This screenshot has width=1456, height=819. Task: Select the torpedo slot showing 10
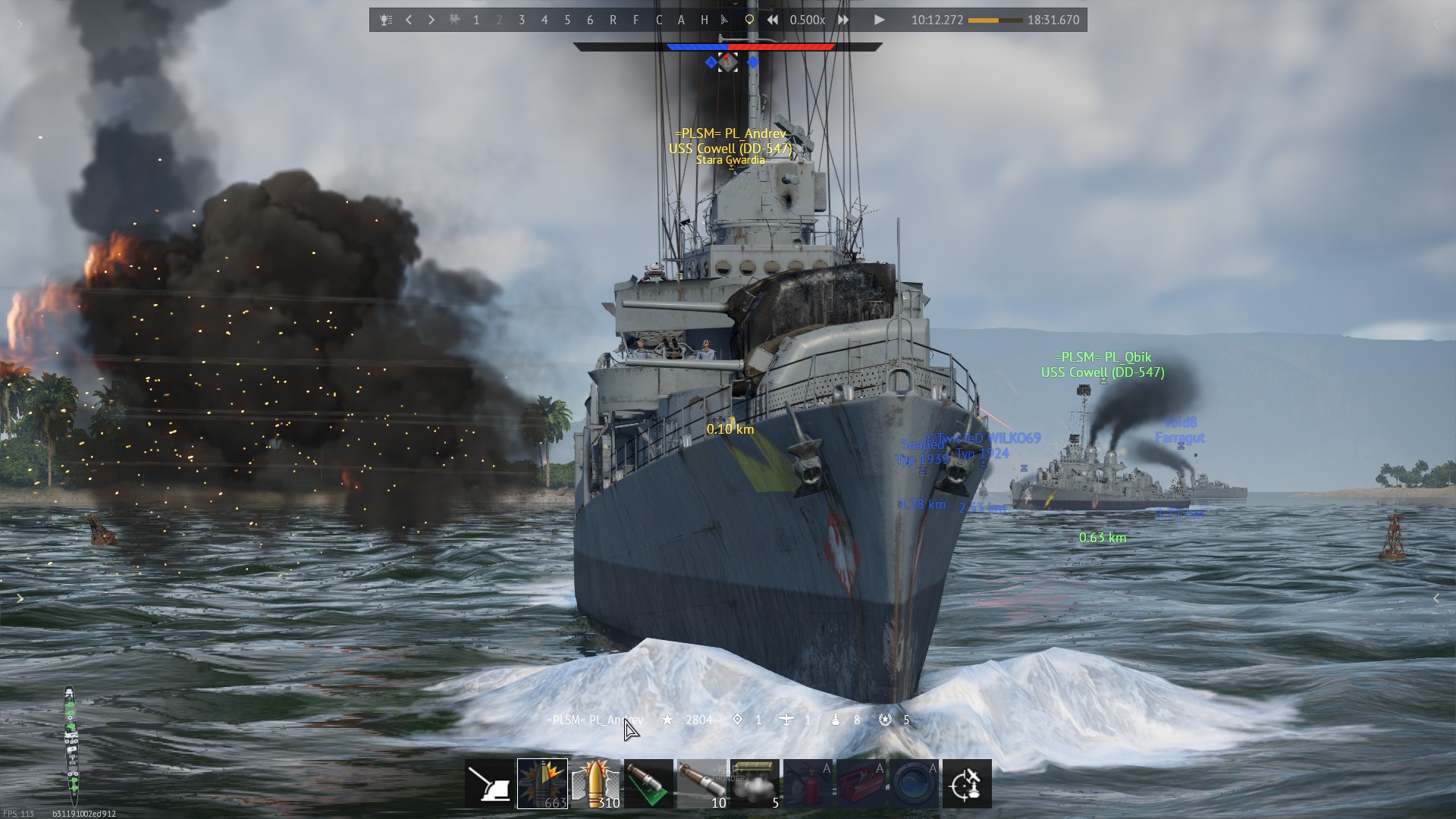(701, 784)
